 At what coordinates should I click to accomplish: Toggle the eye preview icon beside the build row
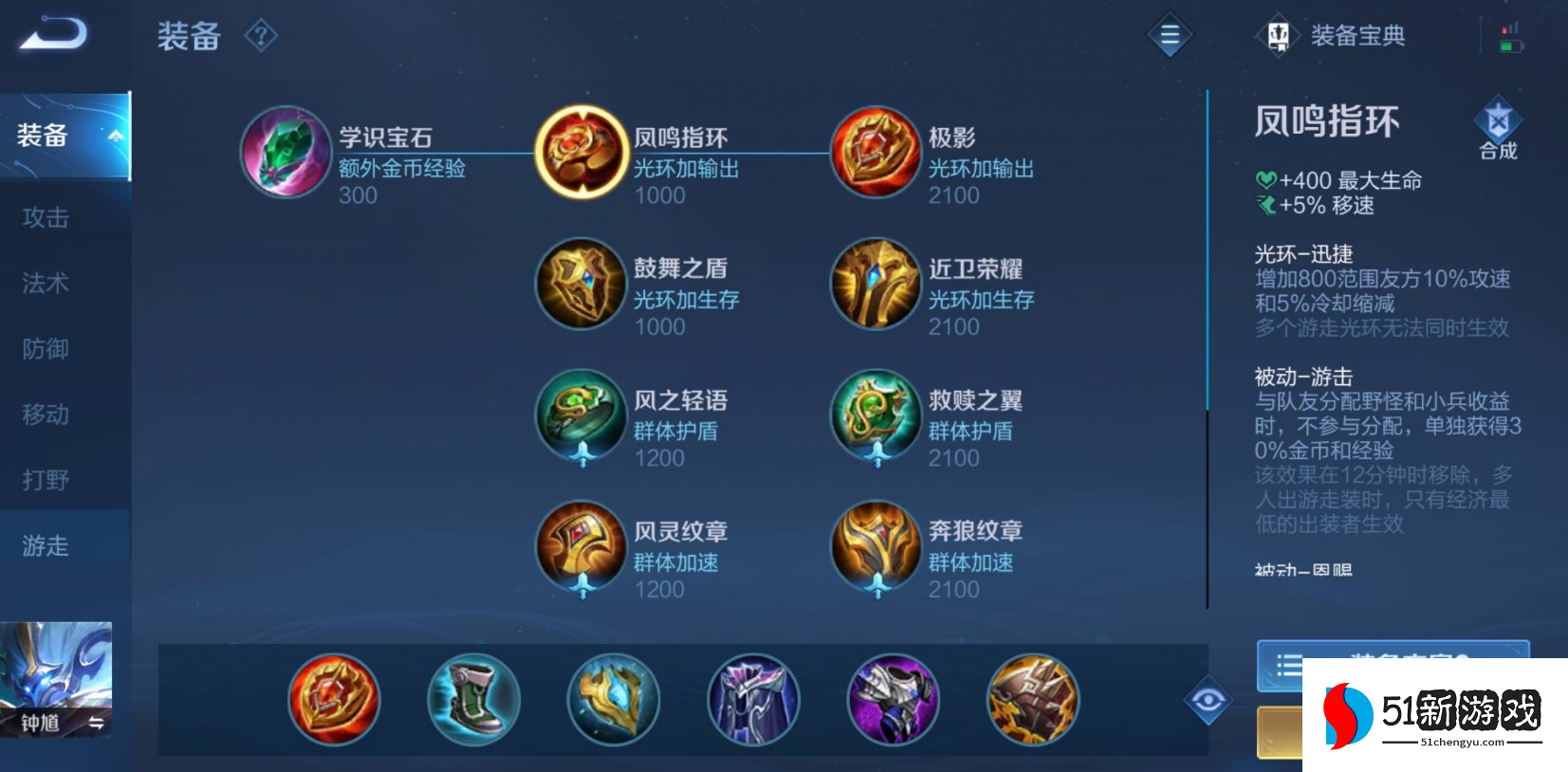[1208, 699]
